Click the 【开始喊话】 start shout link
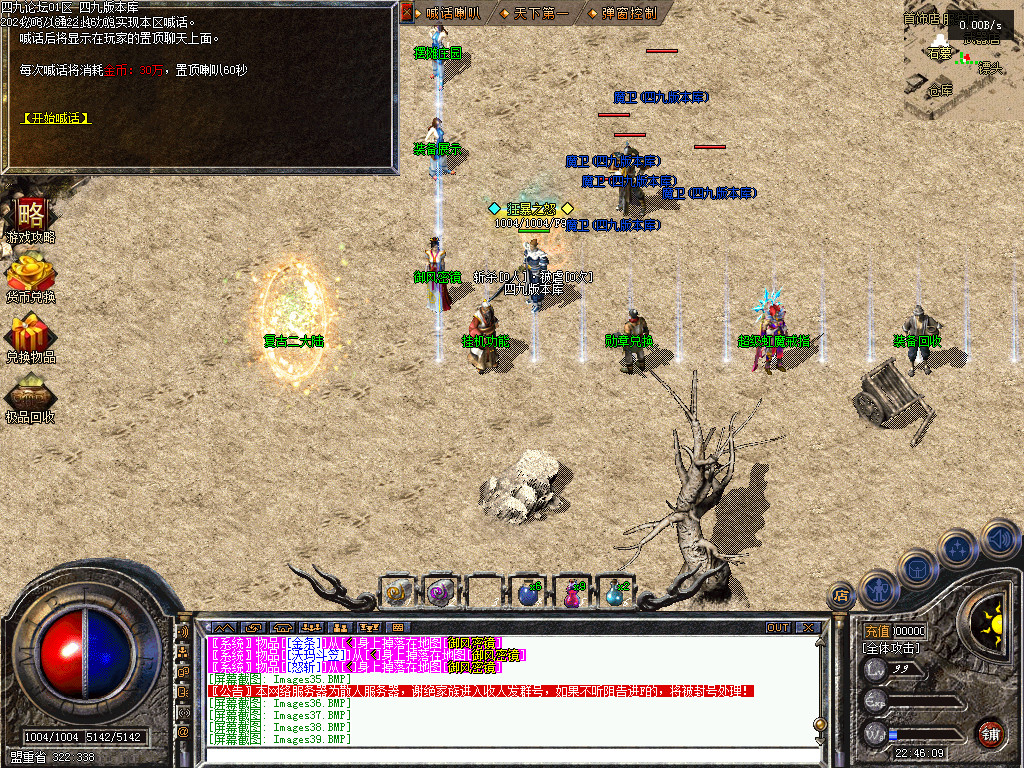Viewport: 1024px width, 768px height. pyautogui.click(x=56, y=118)
